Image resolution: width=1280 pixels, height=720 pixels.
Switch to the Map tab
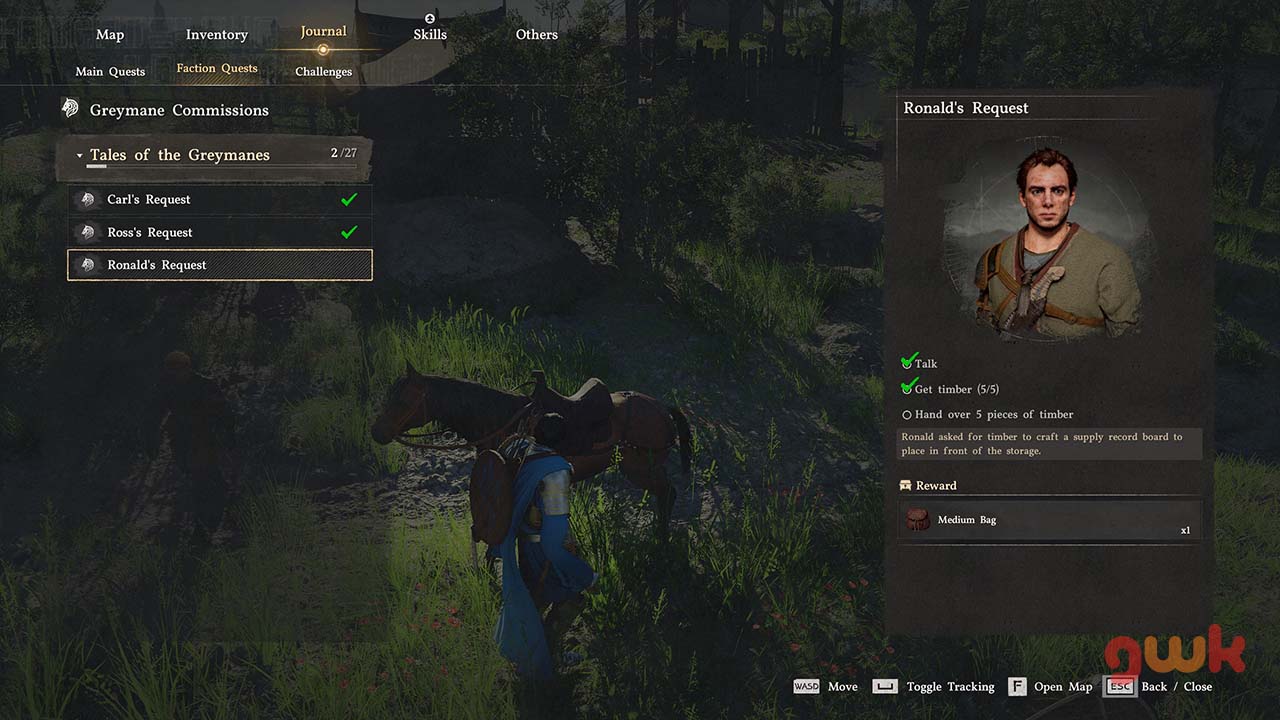point(110,35)
